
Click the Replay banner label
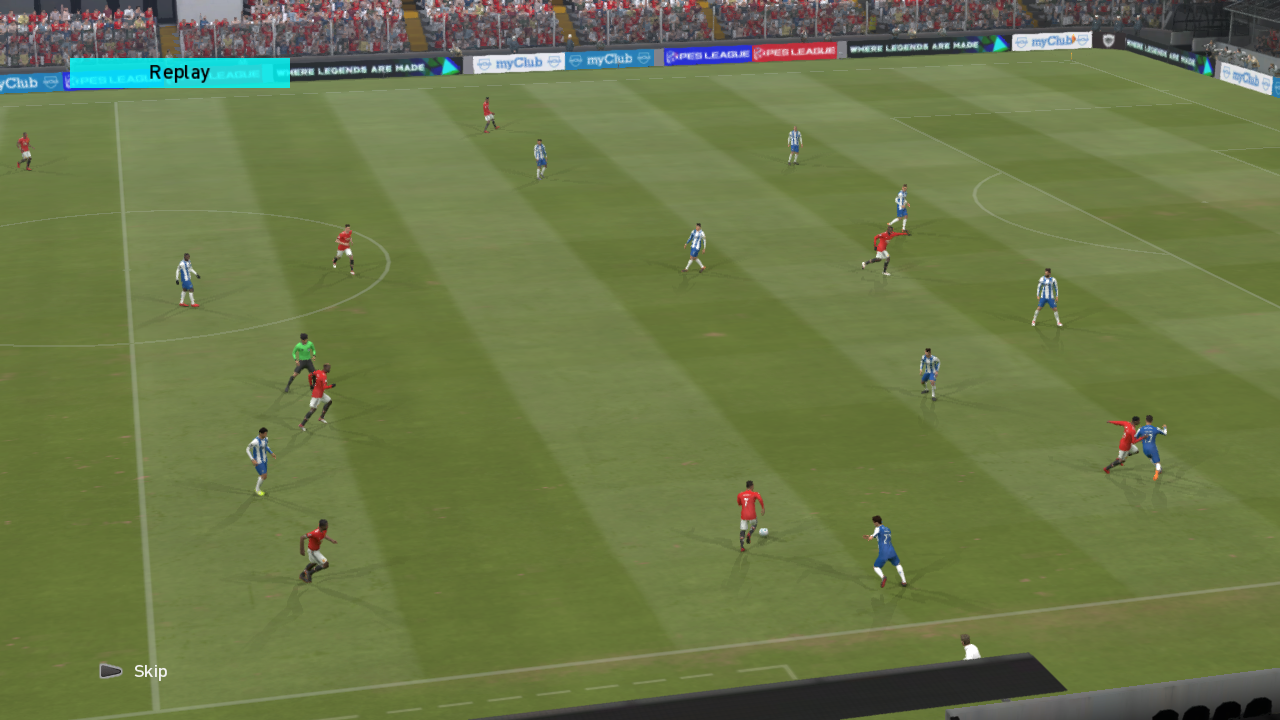178,71
